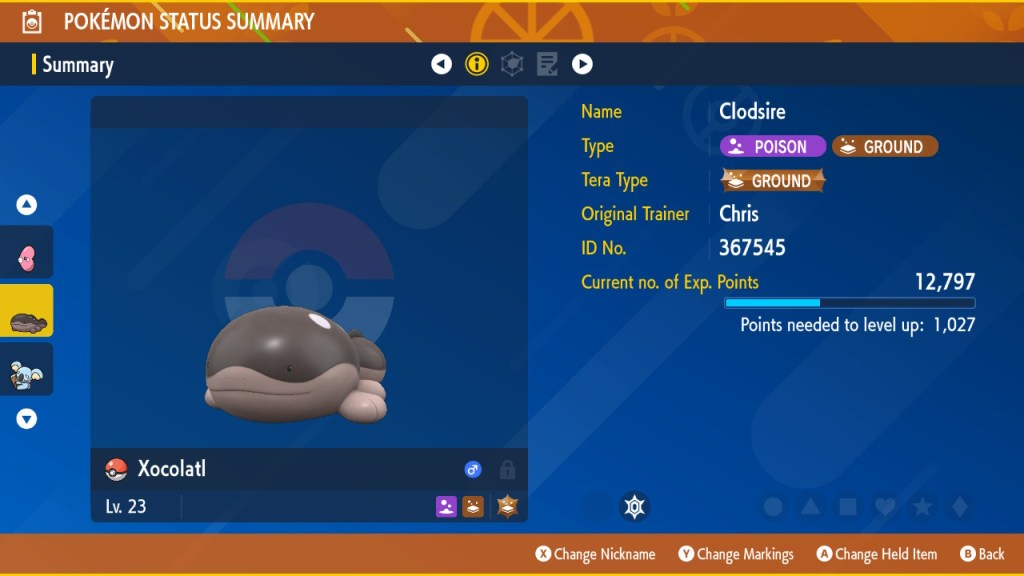
Task: Choose Change Markings
Action: (x=736, y=554)
